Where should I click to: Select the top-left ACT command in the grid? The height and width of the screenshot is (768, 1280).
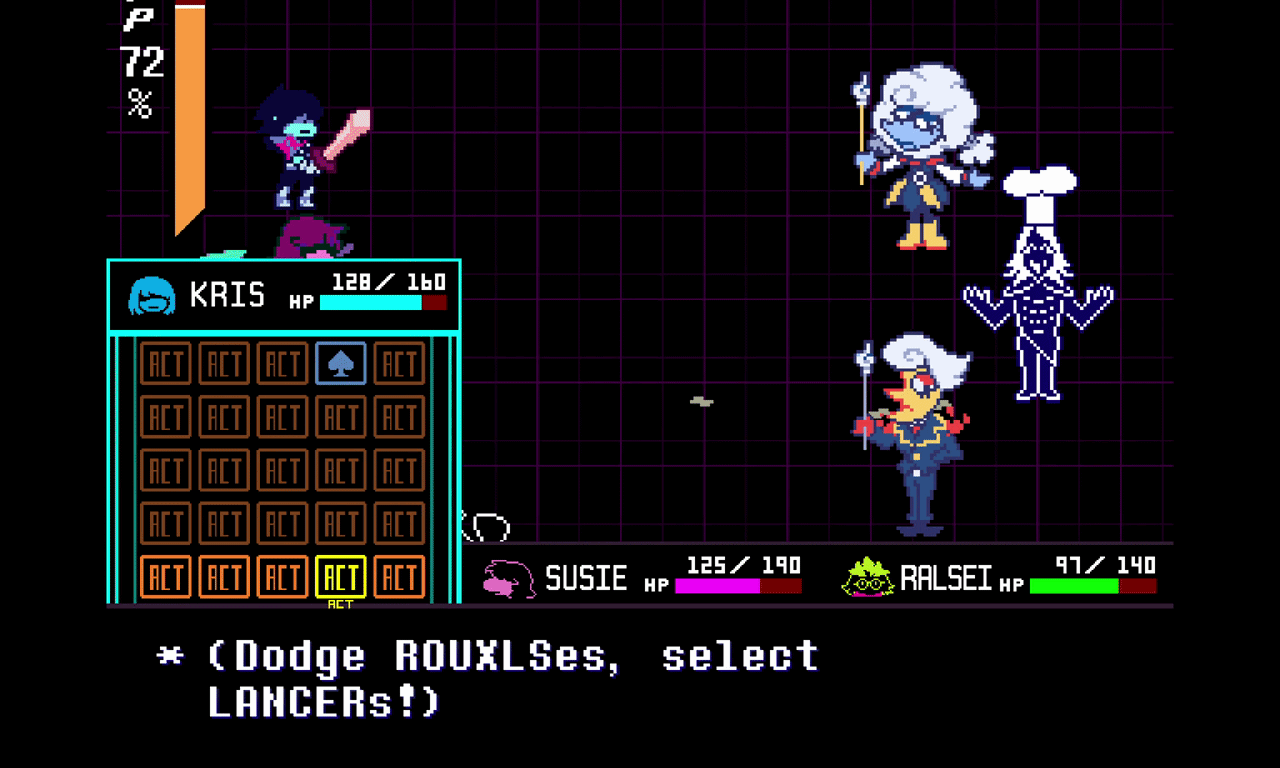tap(165, 363)
